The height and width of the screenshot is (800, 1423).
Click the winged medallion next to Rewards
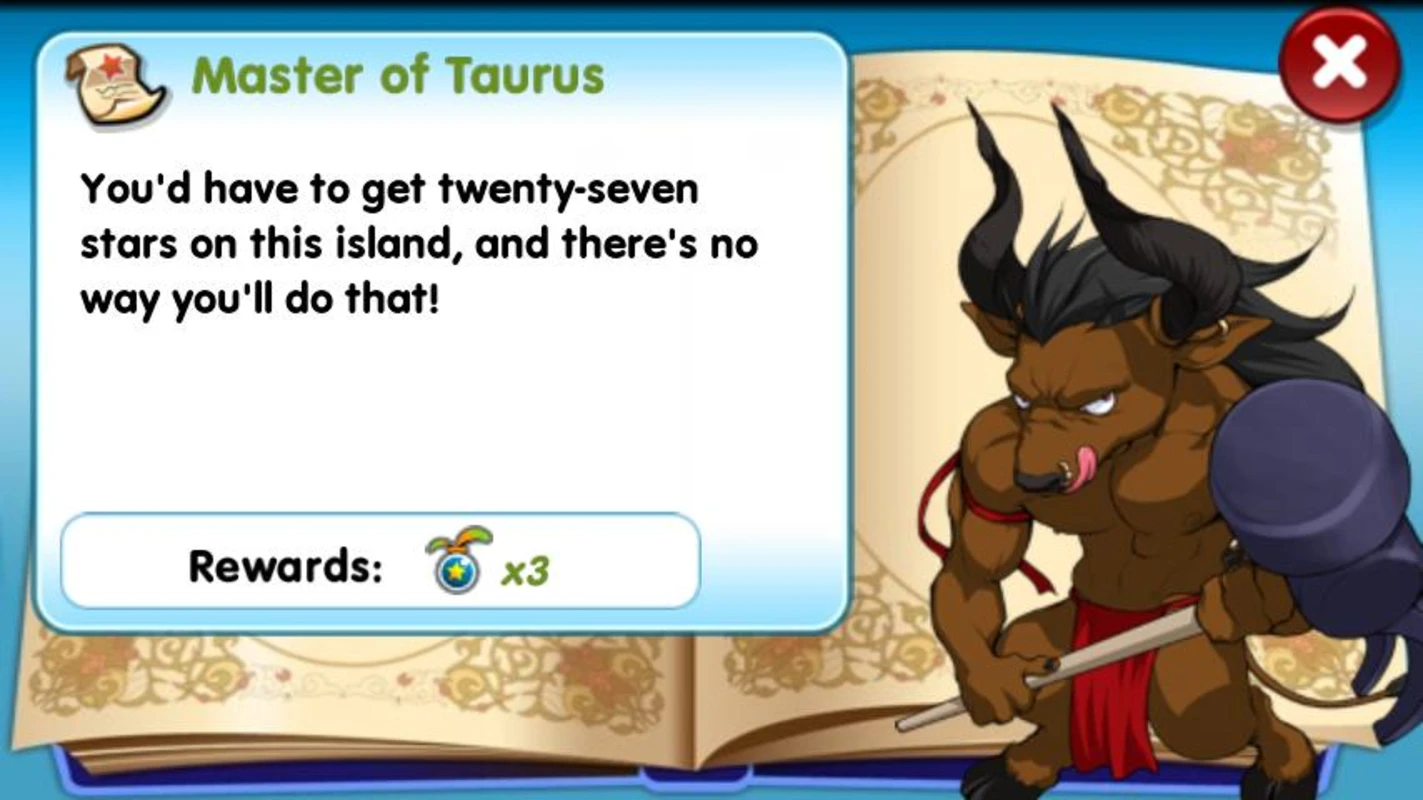click(x=457, y=564)
